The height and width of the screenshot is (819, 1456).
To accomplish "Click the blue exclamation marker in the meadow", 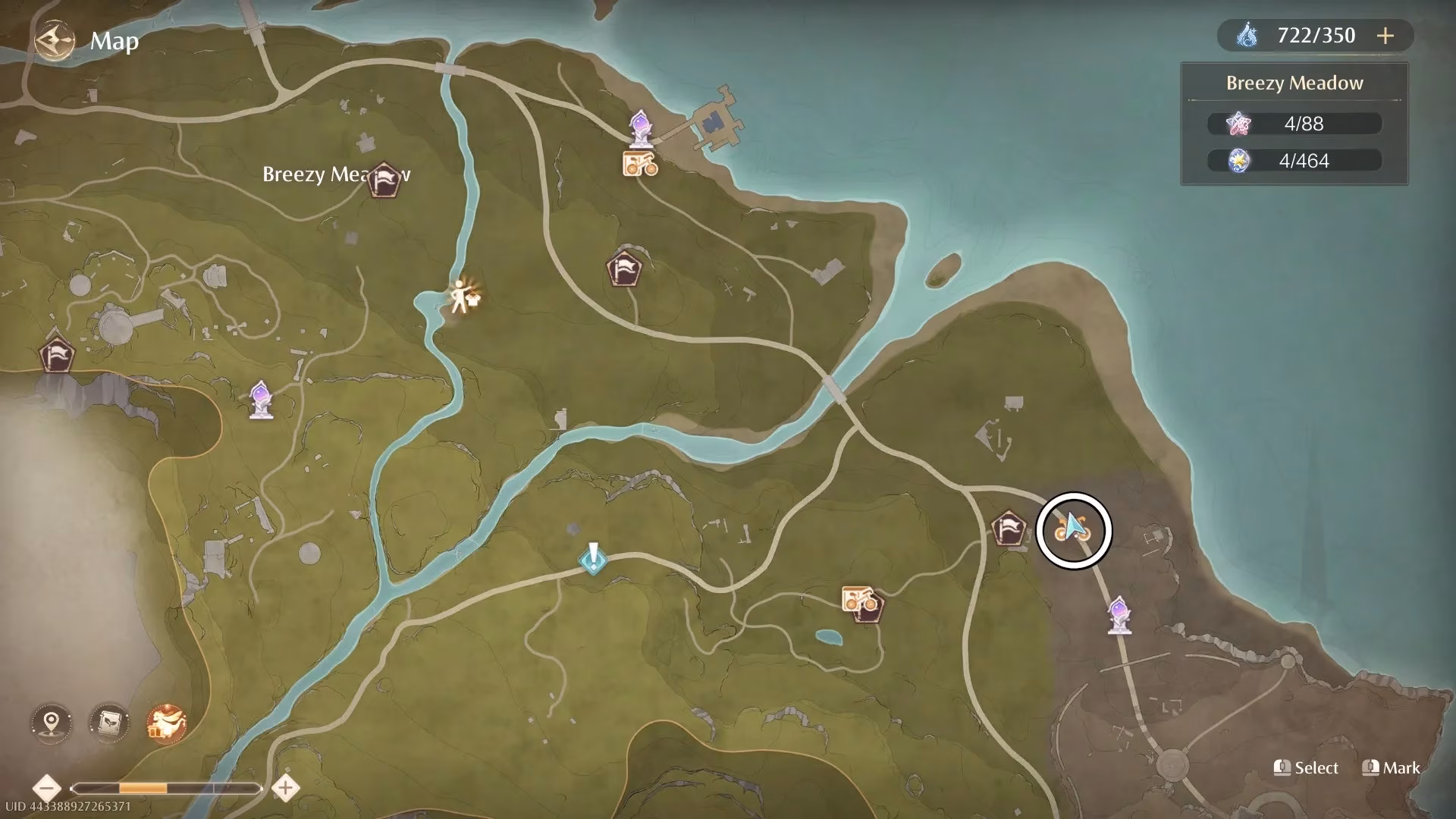I will (x=592, y=559).
